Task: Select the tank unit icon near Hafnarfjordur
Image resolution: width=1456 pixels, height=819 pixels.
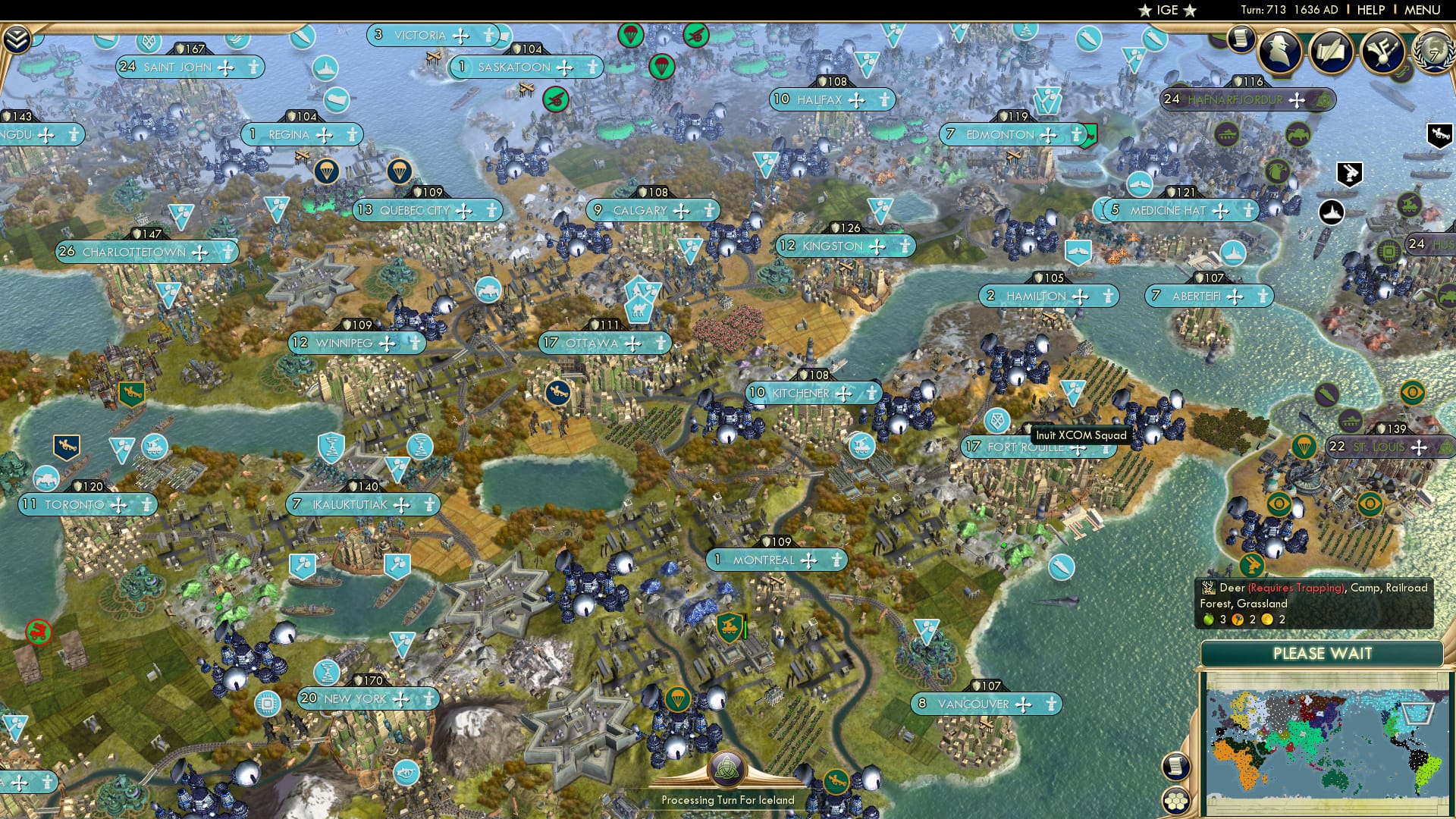Action: 1228,134
